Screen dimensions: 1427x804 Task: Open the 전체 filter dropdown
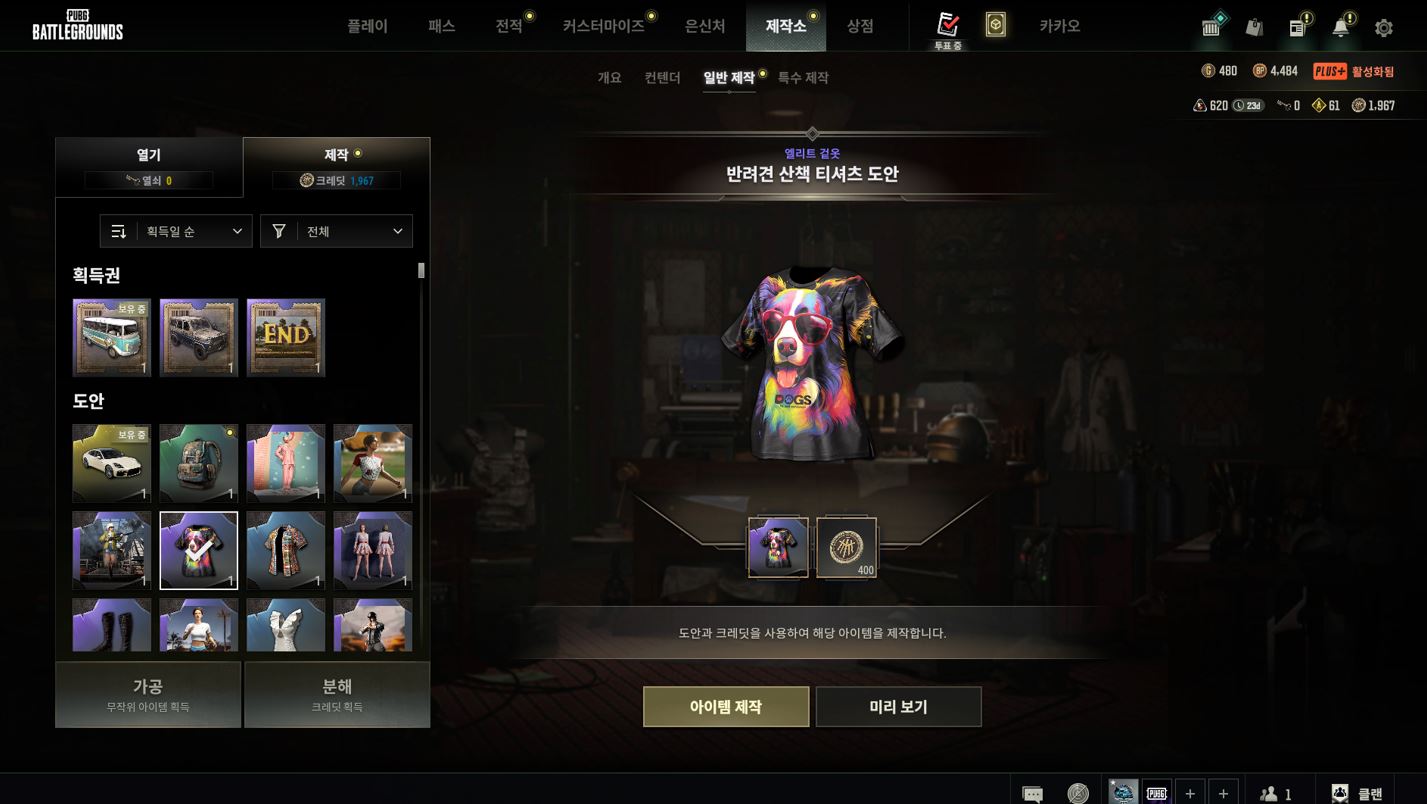(336, 231)
